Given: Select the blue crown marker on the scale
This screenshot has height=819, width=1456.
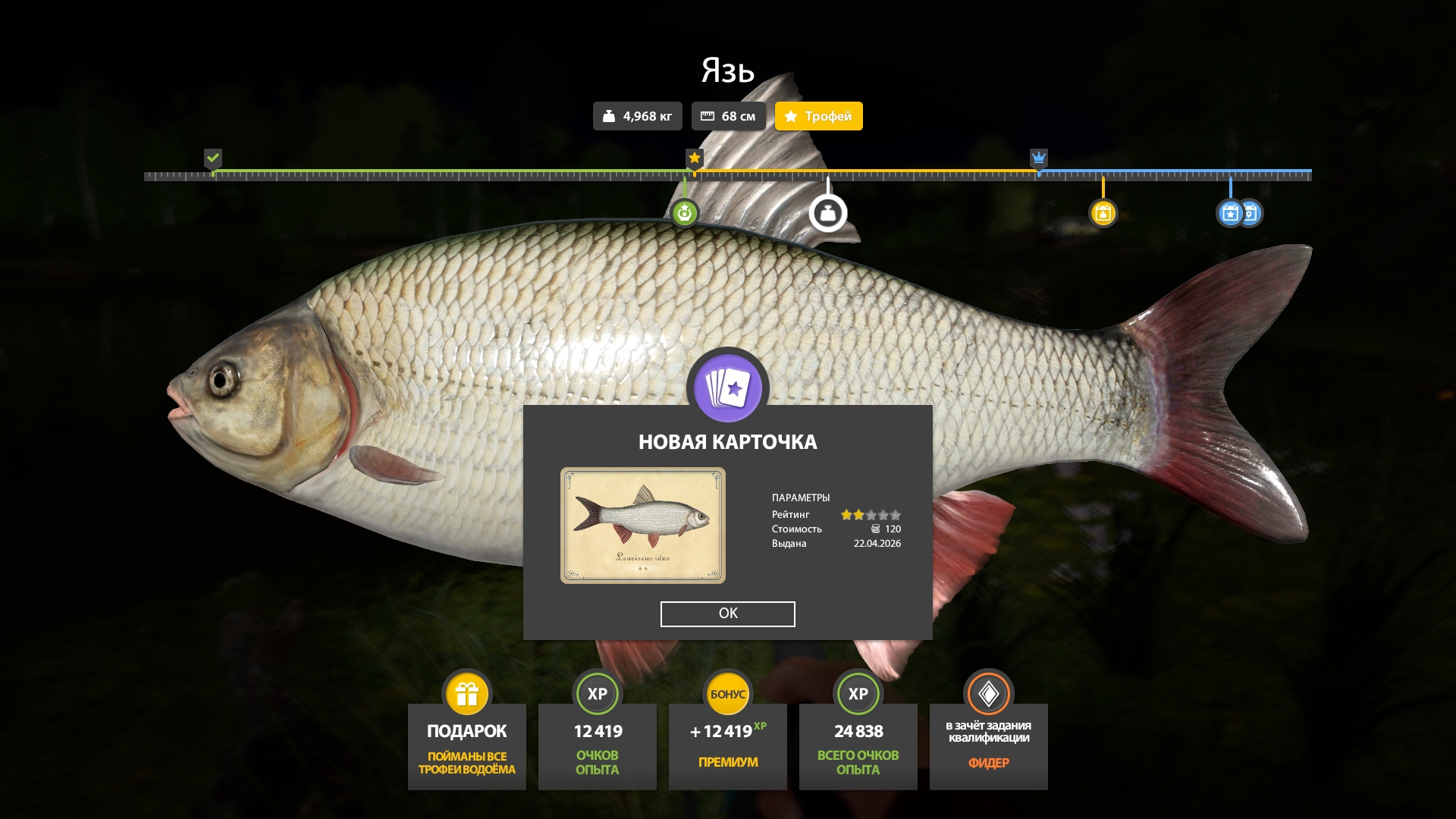Looking at the screenshot, I should [x=1038, y=158].
